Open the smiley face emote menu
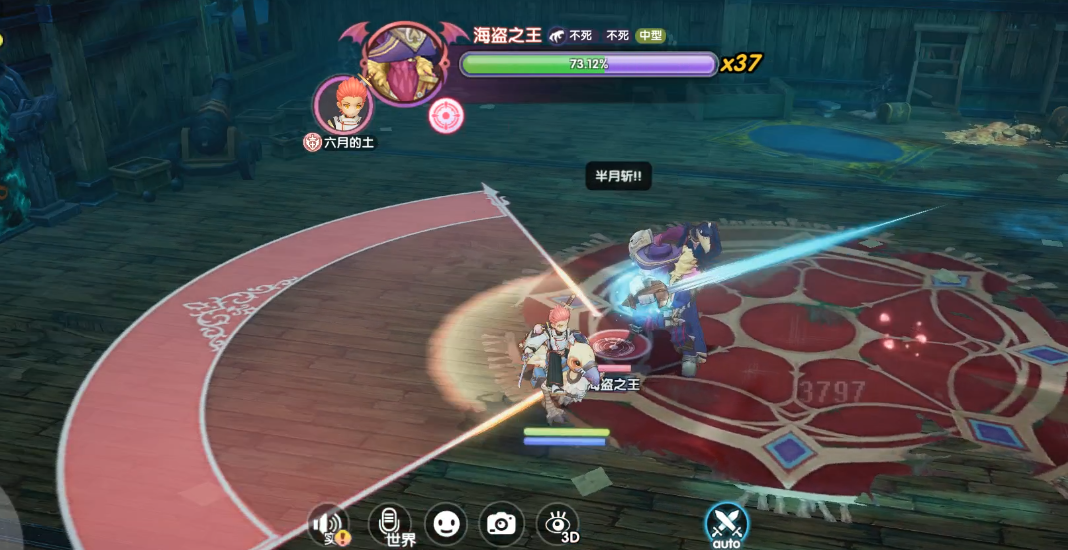1068x550 pixels. pyautogui.click(x=445, y=523)
